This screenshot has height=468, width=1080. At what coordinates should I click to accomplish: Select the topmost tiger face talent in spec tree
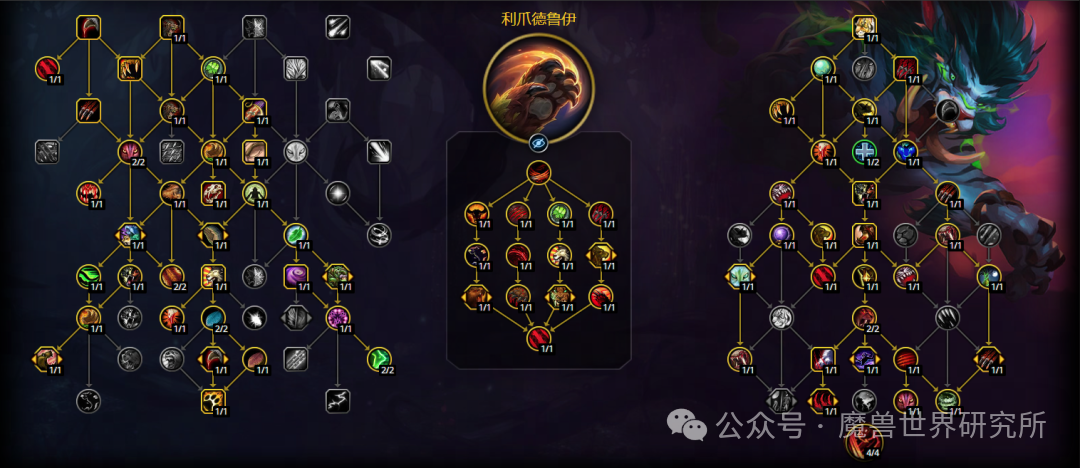[x=865, y=27]
